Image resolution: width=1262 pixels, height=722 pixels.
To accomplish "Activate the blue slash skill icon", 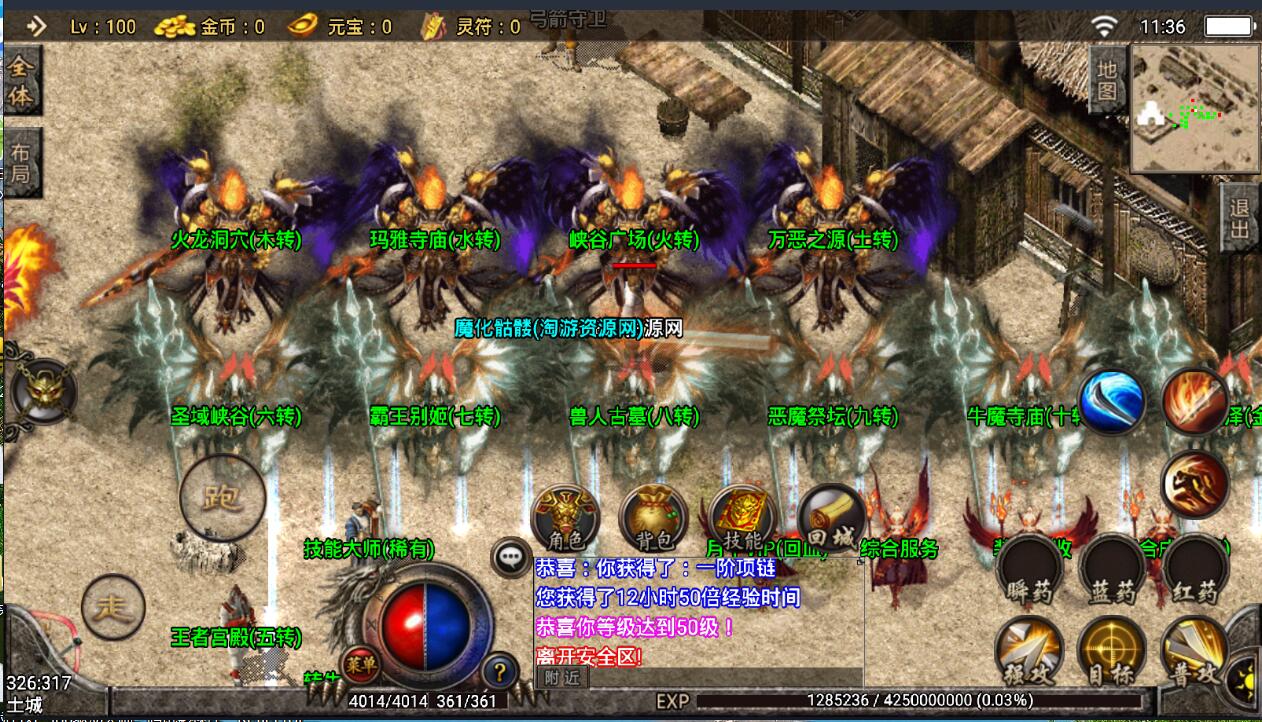I will point(1112,402).
